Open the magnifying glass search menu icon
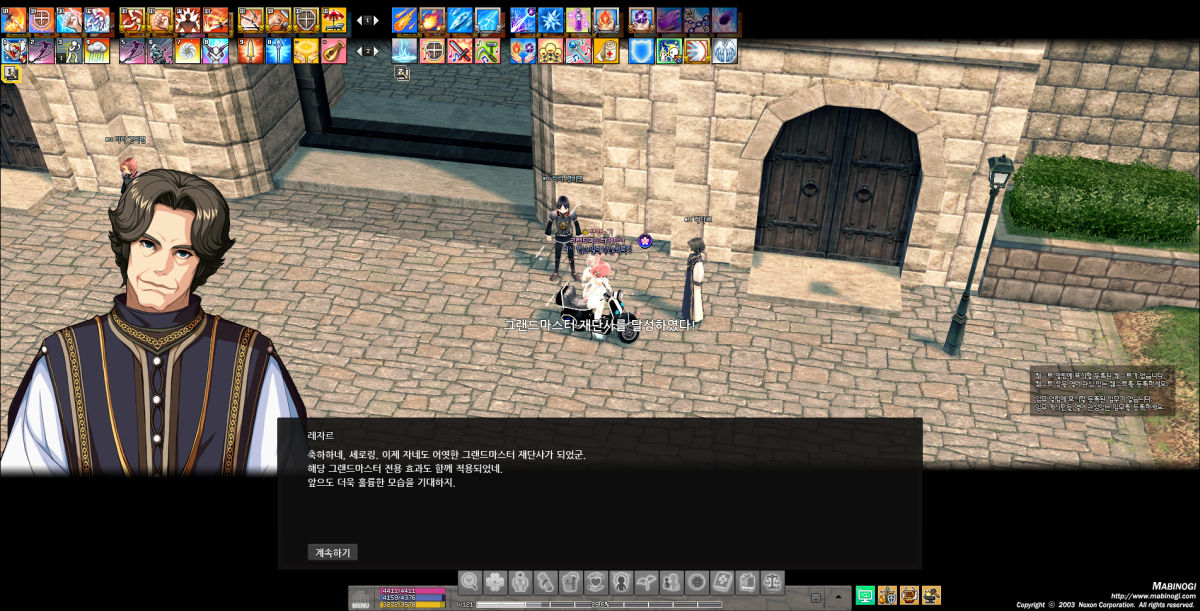Image resolution: width=1200 pixels, height=611 pixels. click(x=470, y=582)
